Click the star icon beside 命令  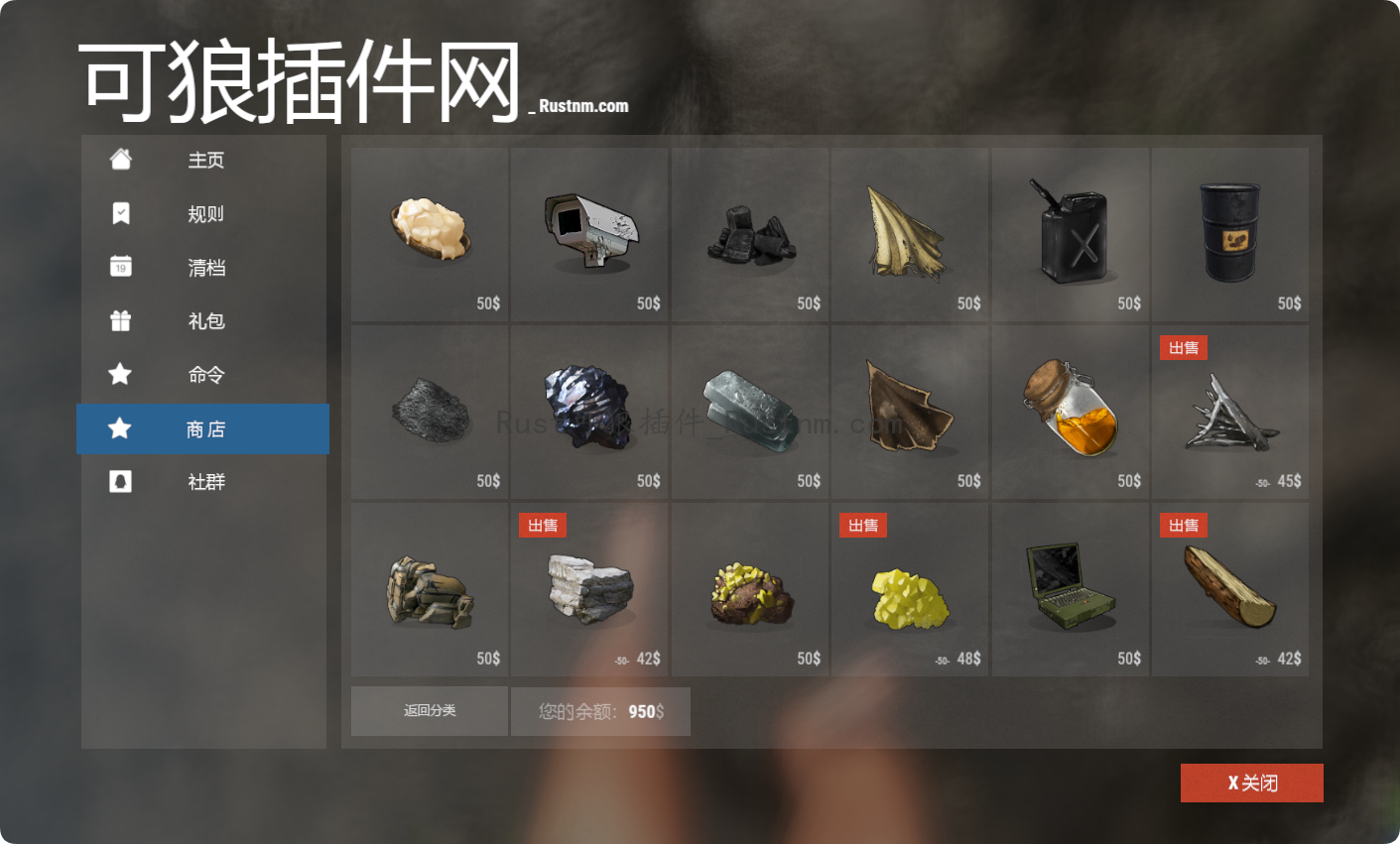click(x=119, y=375)
